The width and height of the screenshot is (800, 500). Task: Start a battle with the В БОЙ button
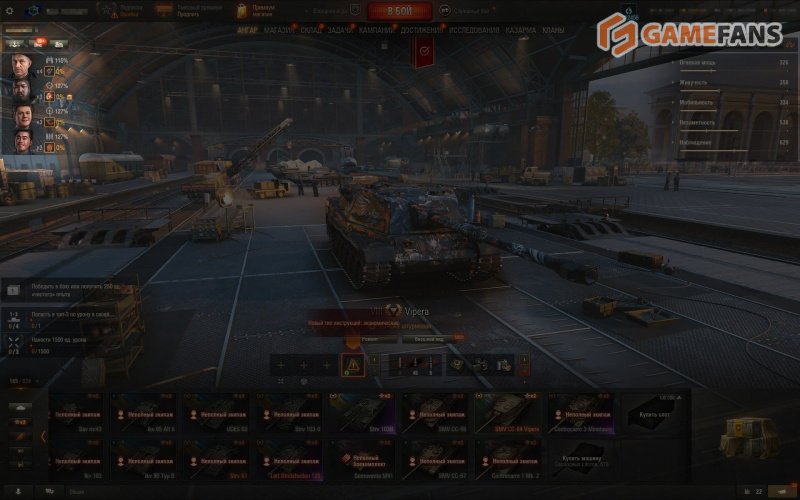pyautogui.click(x=399, y=11)
